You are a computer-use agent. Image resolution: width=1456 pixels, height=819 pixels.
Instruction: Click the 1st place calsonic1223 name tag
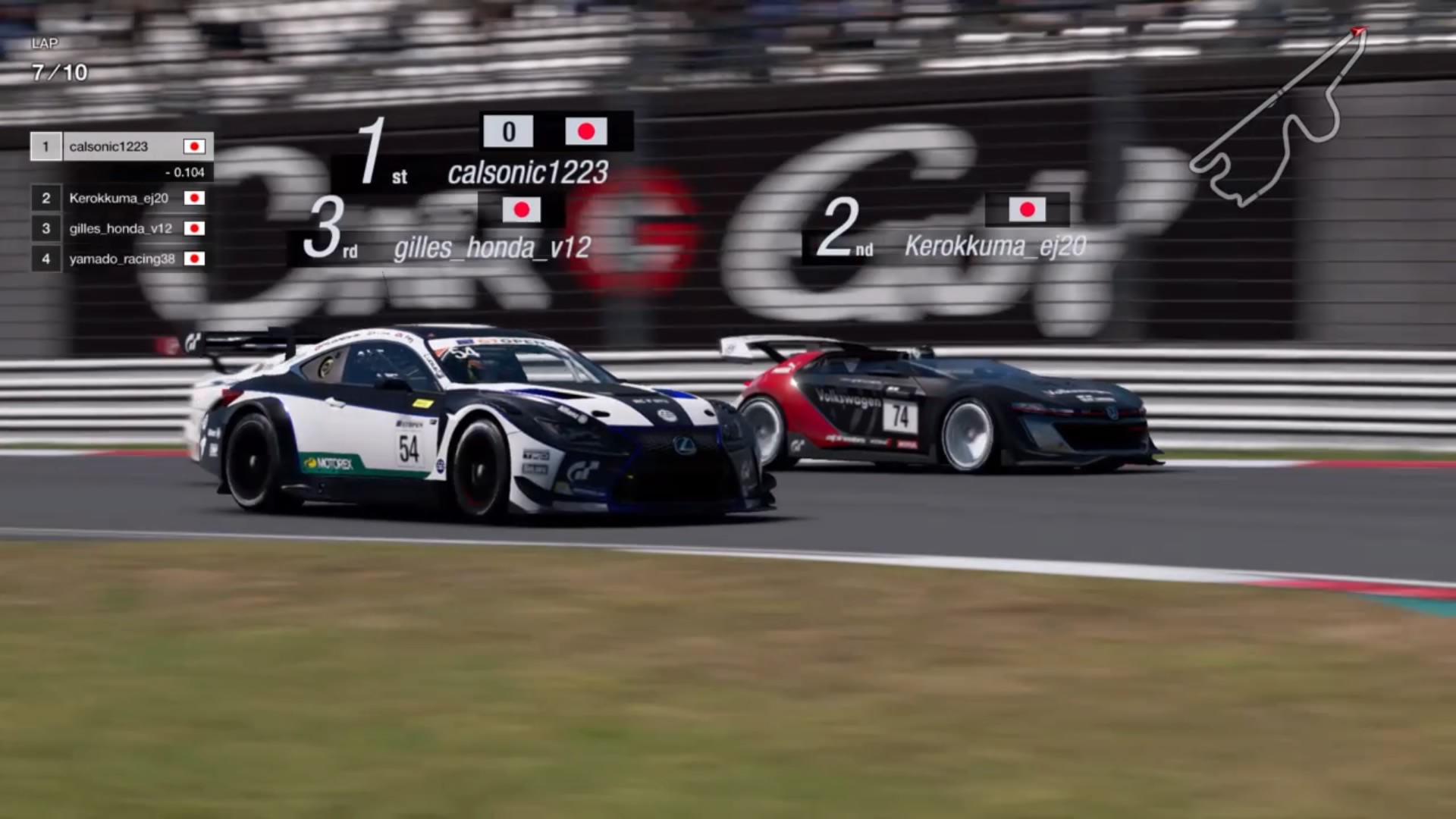[x=527, y=173]
